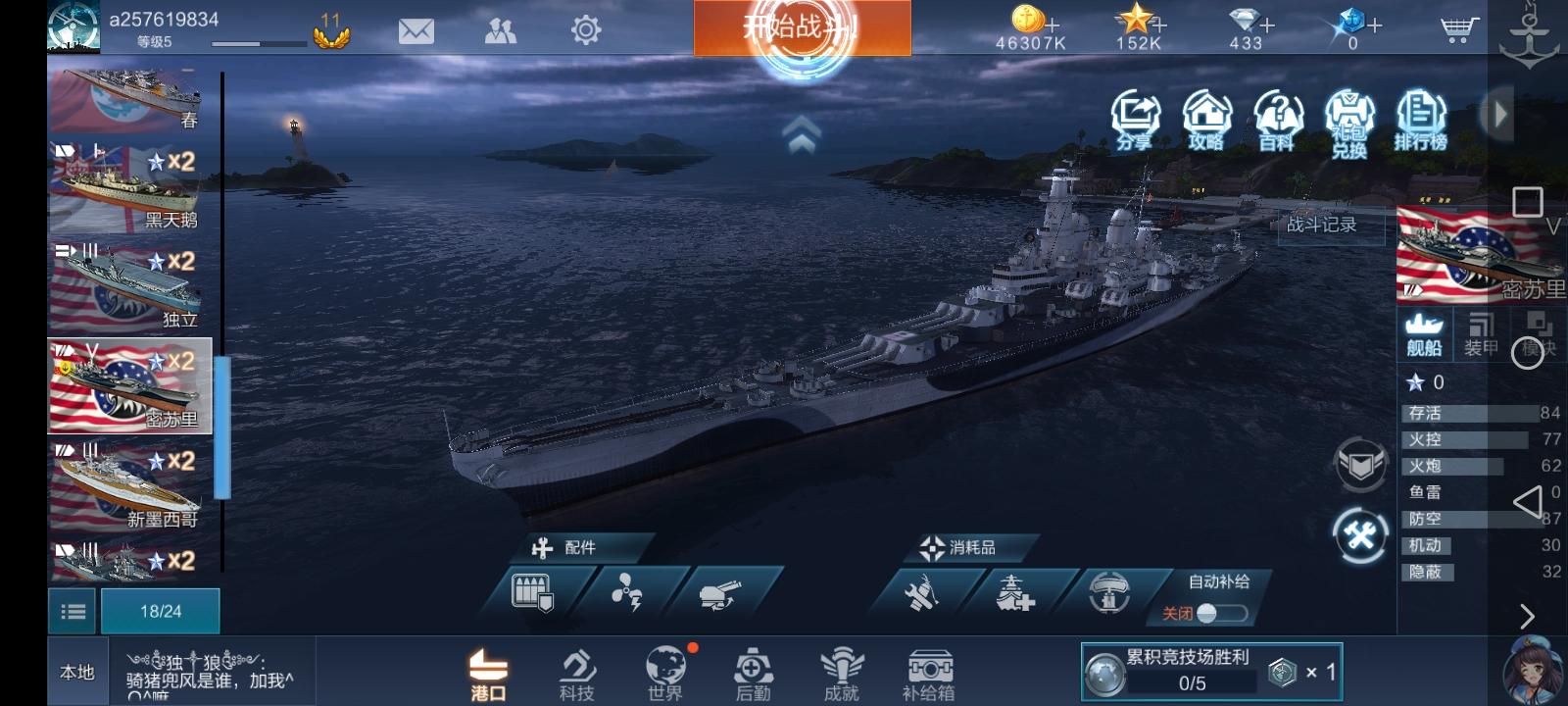Open the 礼包兑换 gift code exchange
The width and height of the screenshot is (1568, 706).
click(x=1350, y=118)
